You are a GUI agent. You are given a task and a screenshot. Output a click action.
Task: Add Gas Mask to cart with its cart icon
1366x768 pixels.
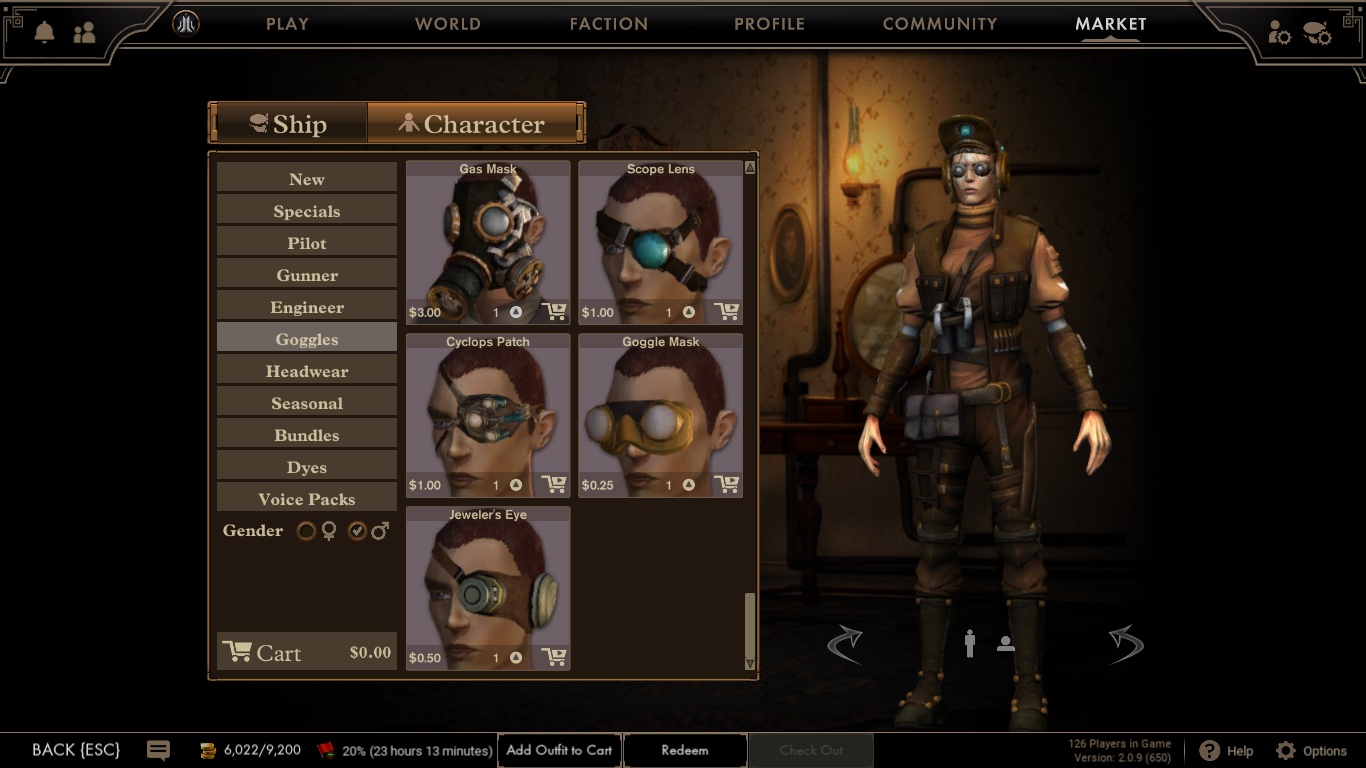click(553, 311)
